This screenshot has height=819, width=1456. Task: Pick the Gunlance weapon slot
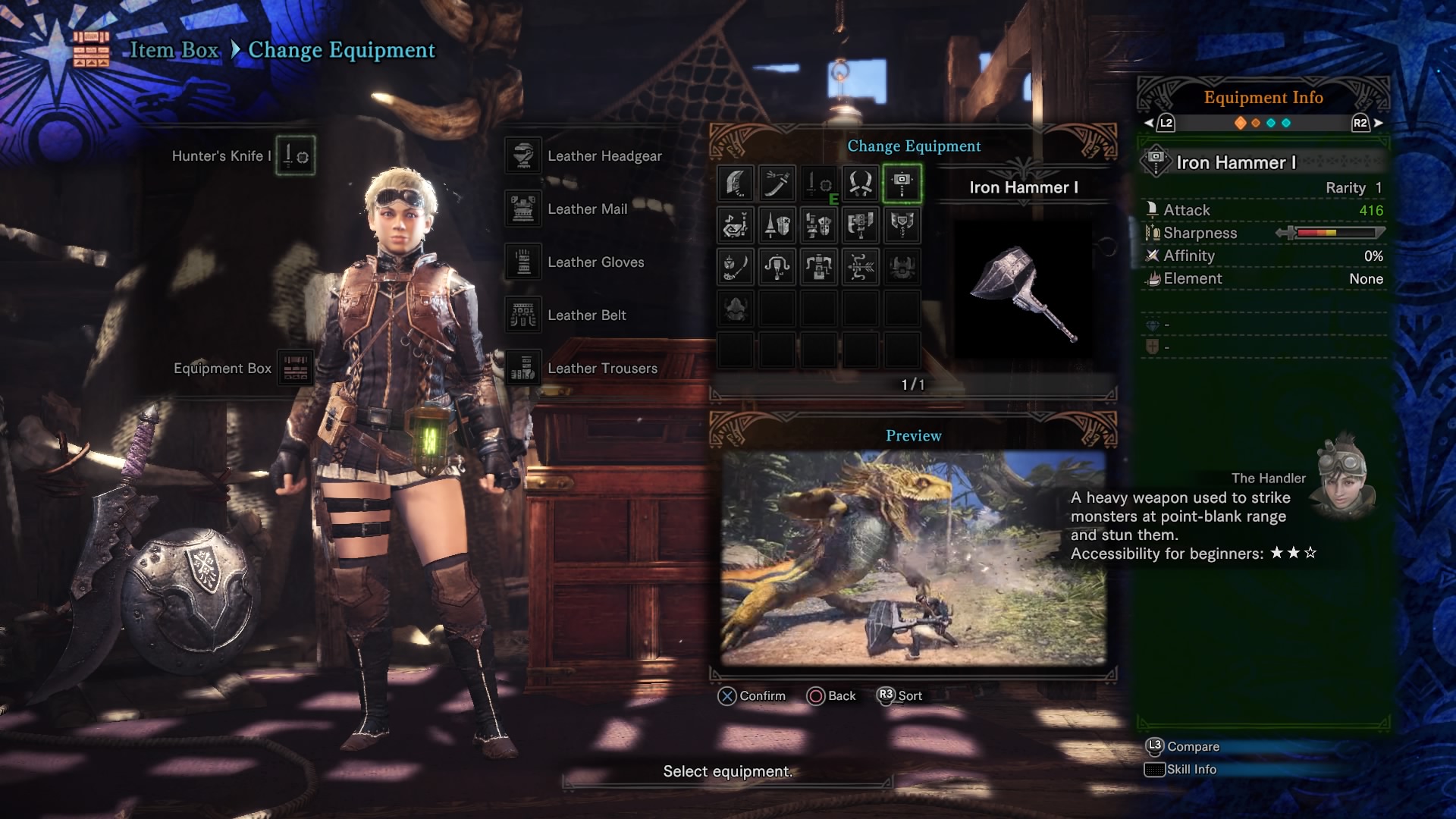pyautogui.click(x=819, y=225)
